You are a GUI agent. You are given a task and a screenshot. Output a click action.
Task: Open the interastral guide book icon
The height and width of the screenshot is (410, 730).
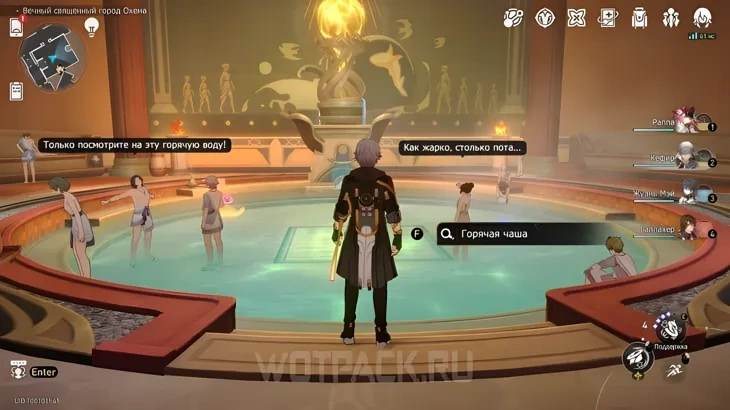608,18
